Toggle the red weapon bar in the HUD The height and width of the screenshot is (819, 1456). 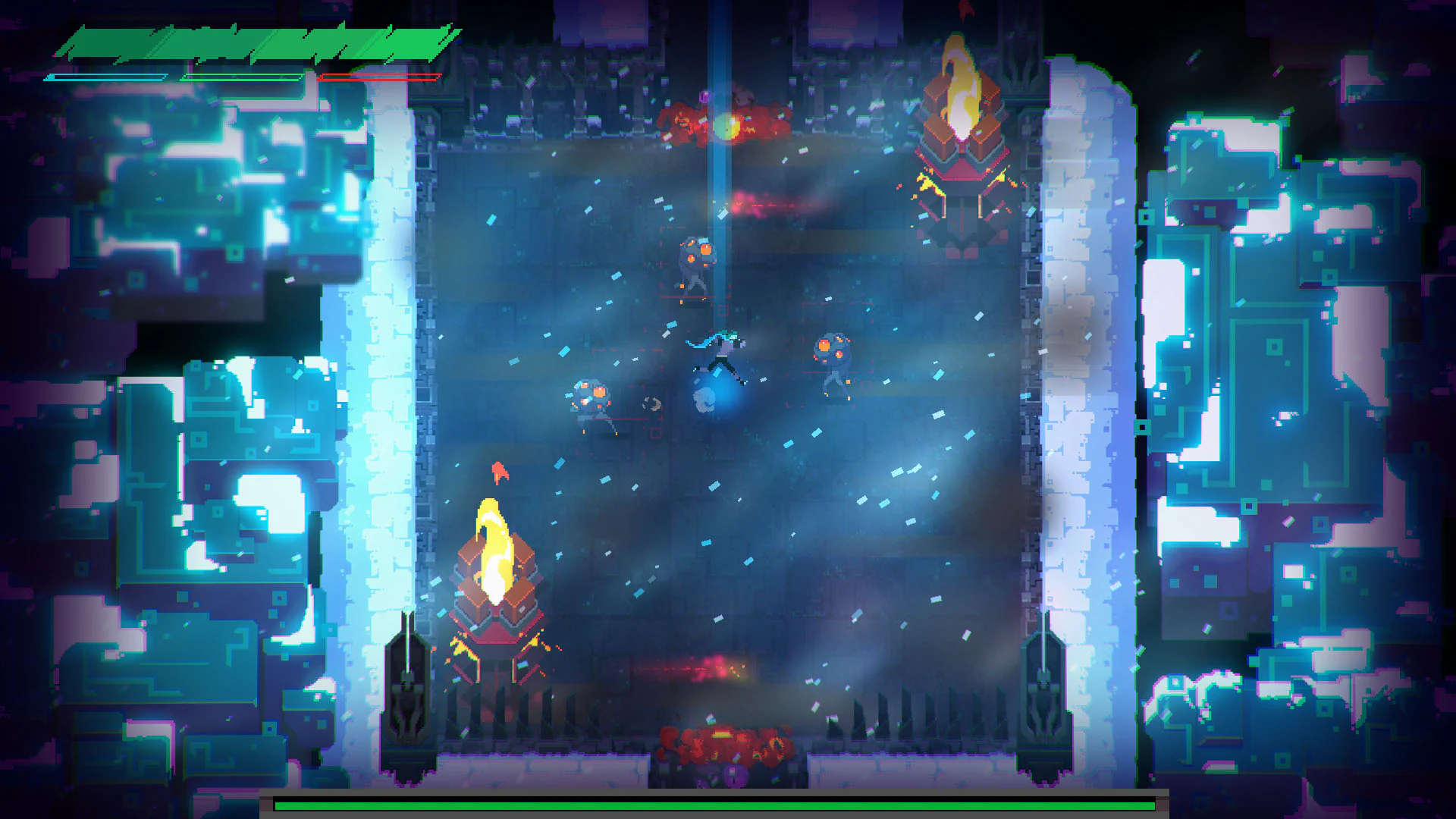coord(379,76)
